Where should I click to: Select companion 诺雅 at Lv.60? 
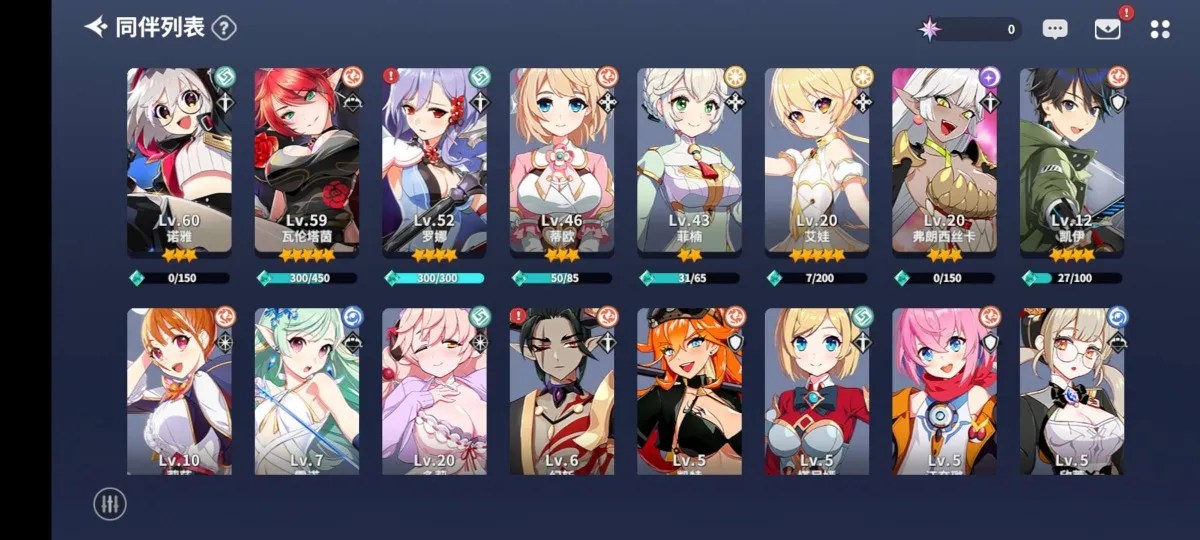pyautogui.click(x=180, y=160)
